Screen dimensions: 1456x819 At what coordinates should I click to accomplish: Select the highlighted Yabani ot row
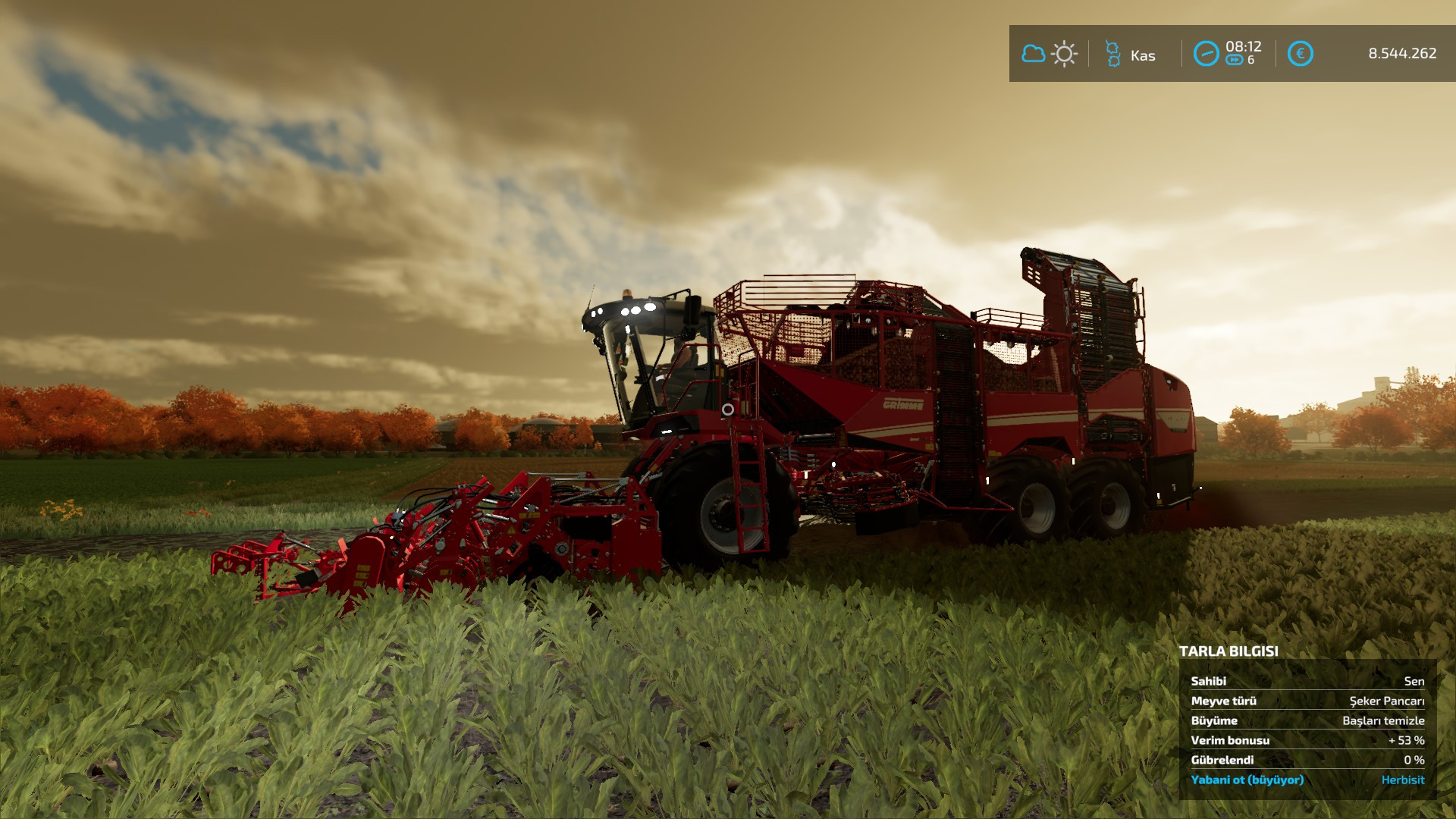pyautogui.click(x=1307, y=780)
